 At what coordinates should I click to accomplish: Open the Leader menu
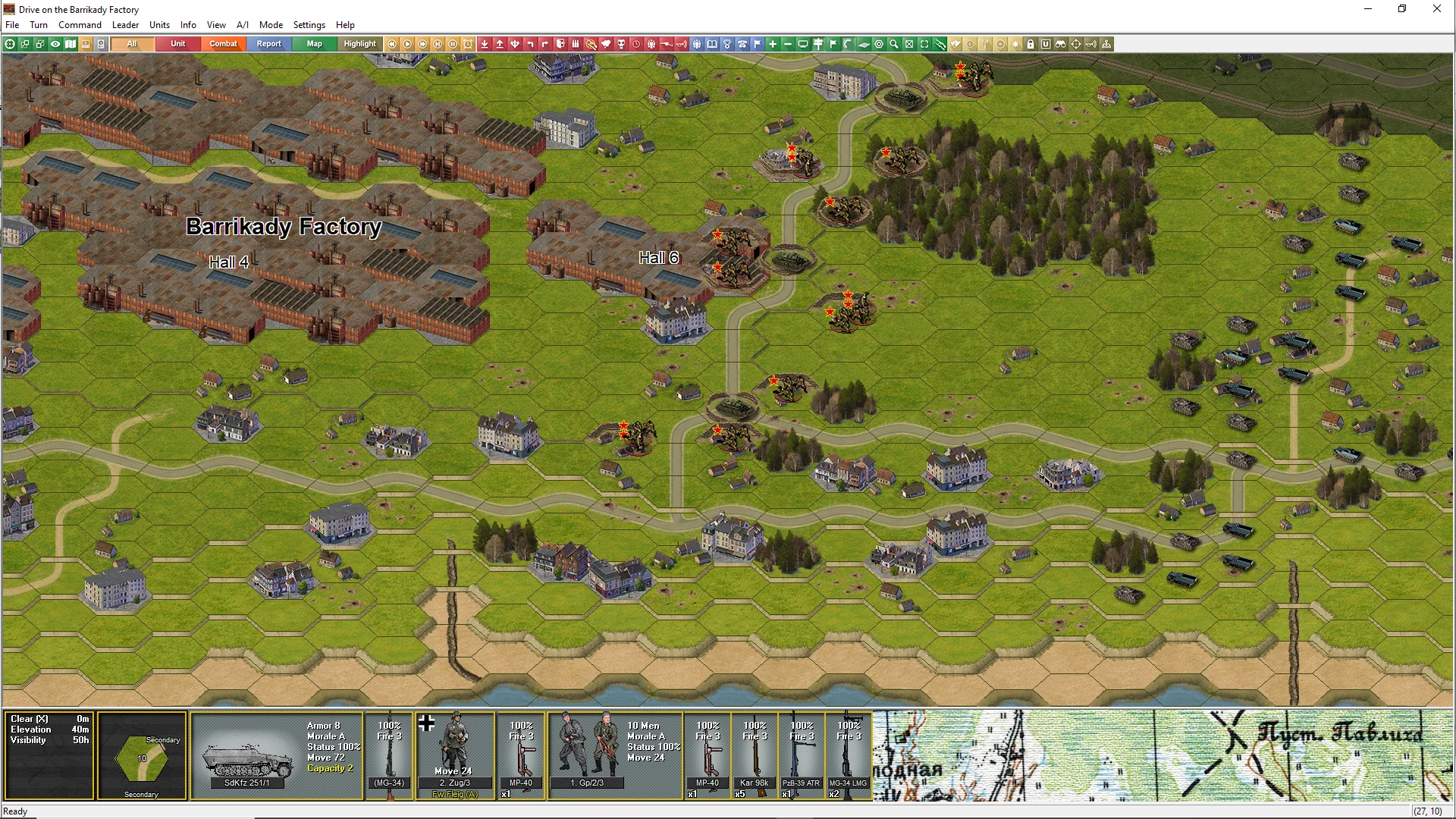(x=125, y=25)
